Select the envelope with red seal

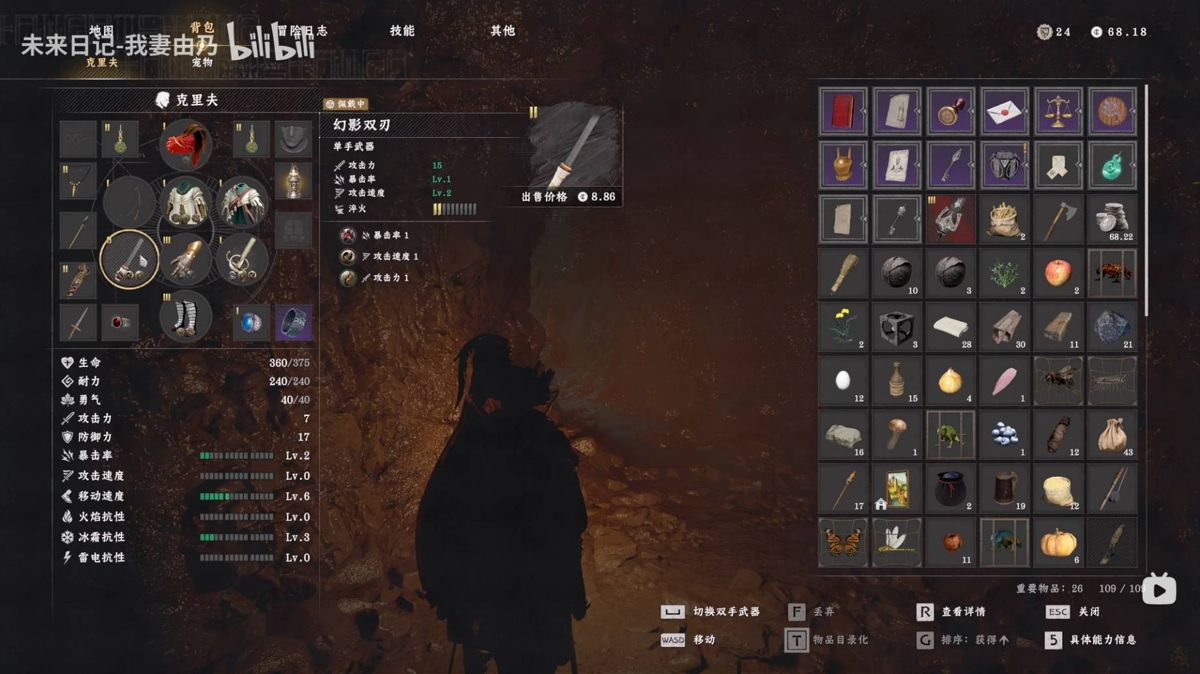click(x=1004, y=111)
